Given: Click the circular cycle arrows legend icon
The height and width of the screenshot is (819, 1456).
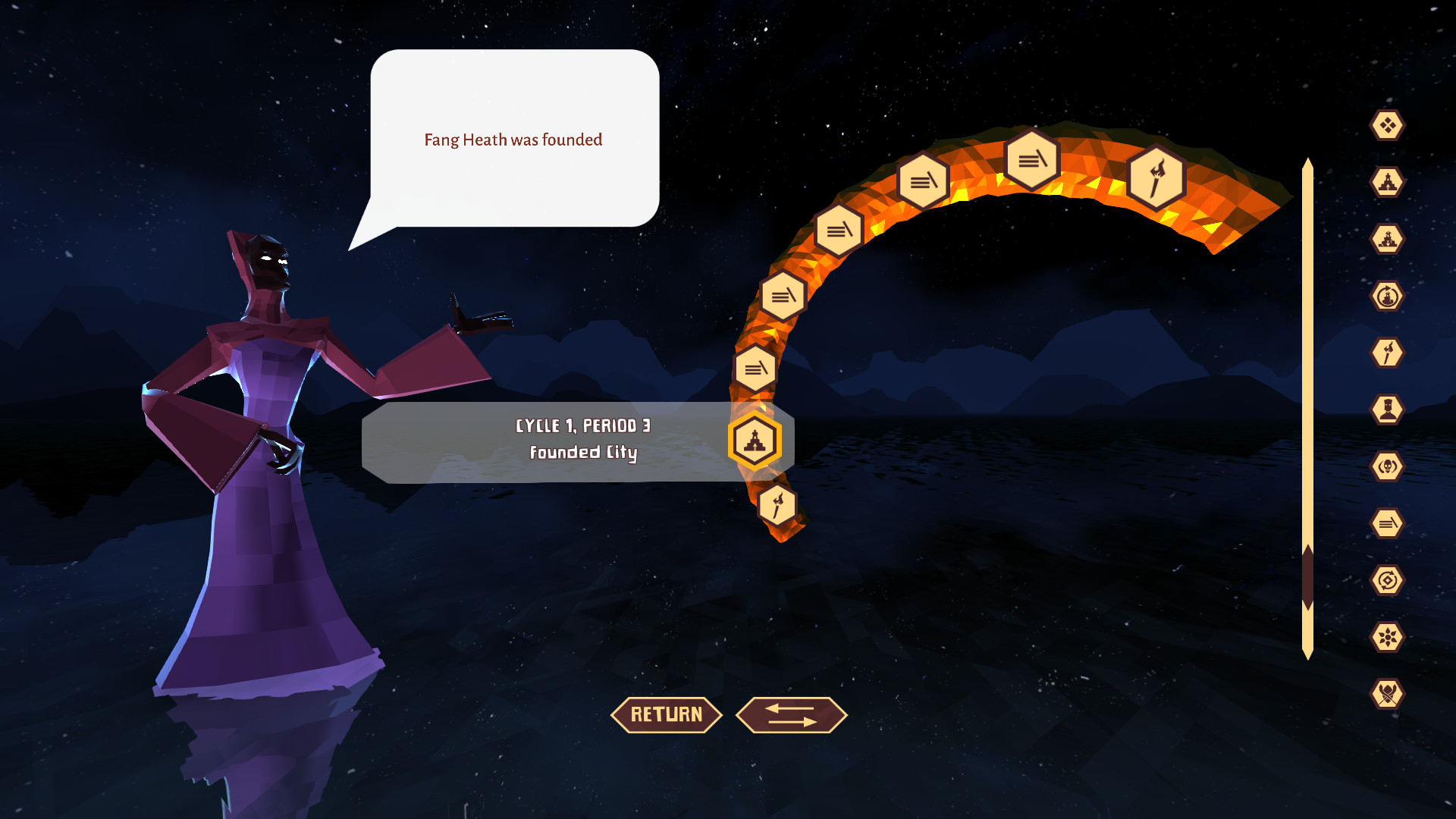Looking at the screenshot, I should (x=1387, y=579).
